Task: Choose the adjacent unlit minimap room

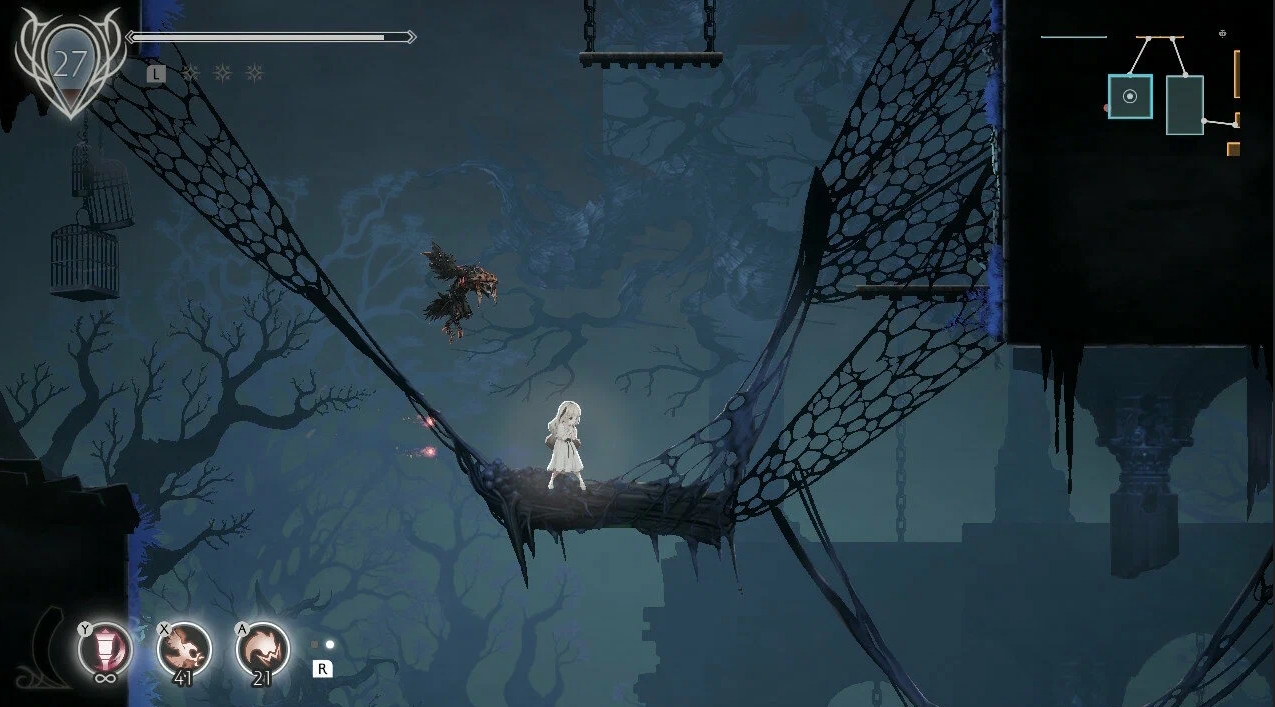Action: tap(1185, 105)
